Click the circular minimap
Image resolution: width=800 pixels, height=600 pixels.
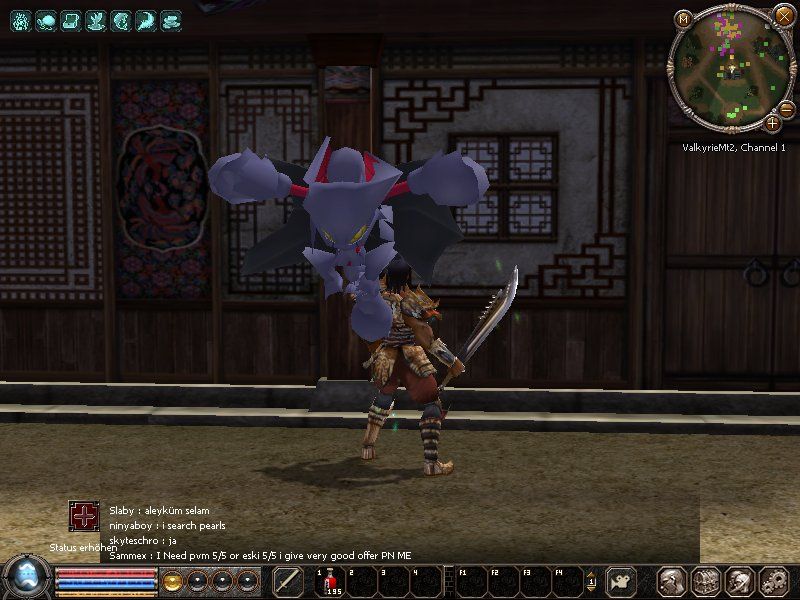[x=733, y=70]
